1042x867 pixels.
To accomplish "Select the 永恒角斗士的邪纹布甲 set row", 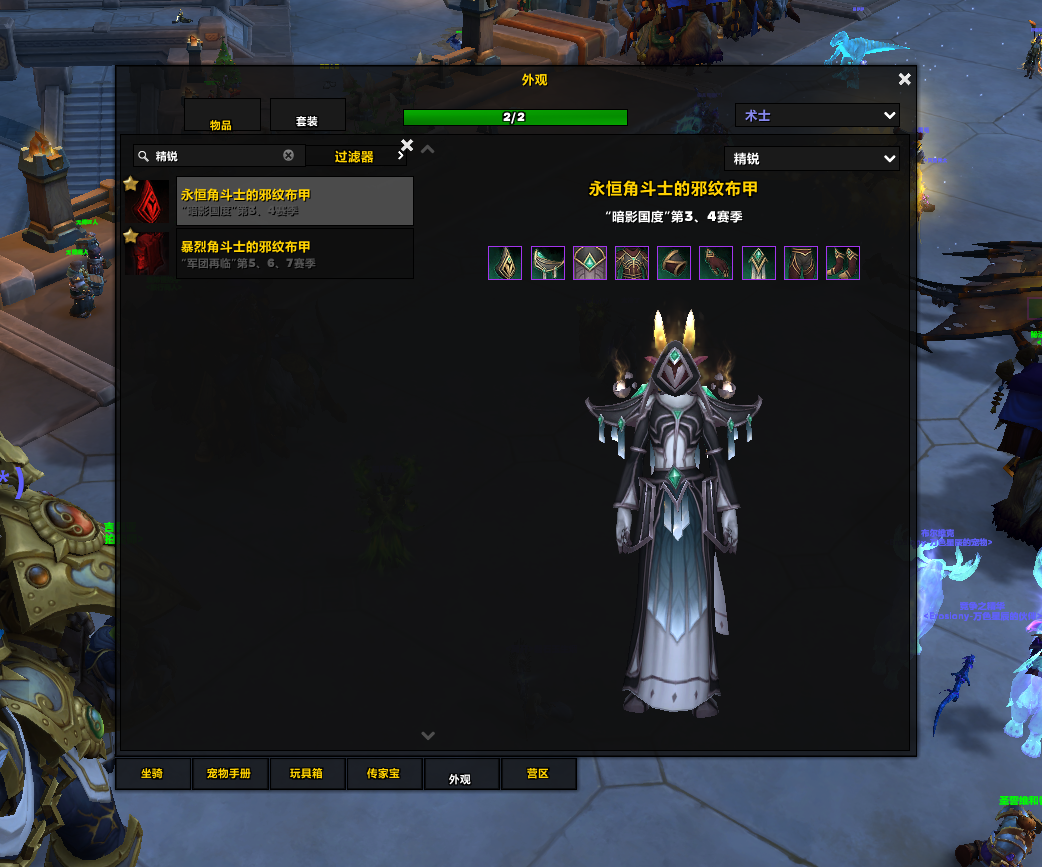I will click(x=294, y=202).
